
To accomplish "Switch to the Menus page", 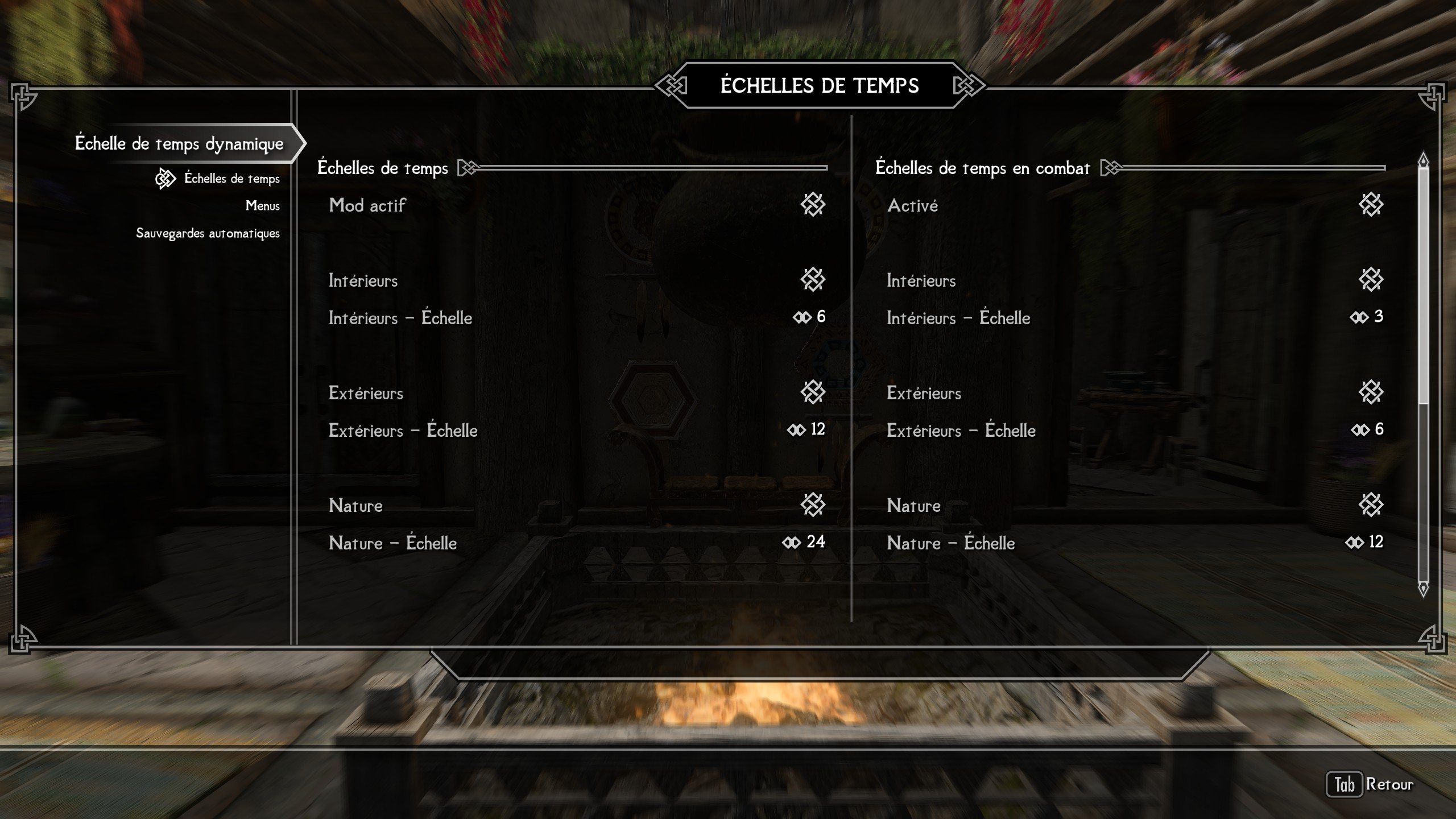I will pyautogui.click(x=262, y=206).
